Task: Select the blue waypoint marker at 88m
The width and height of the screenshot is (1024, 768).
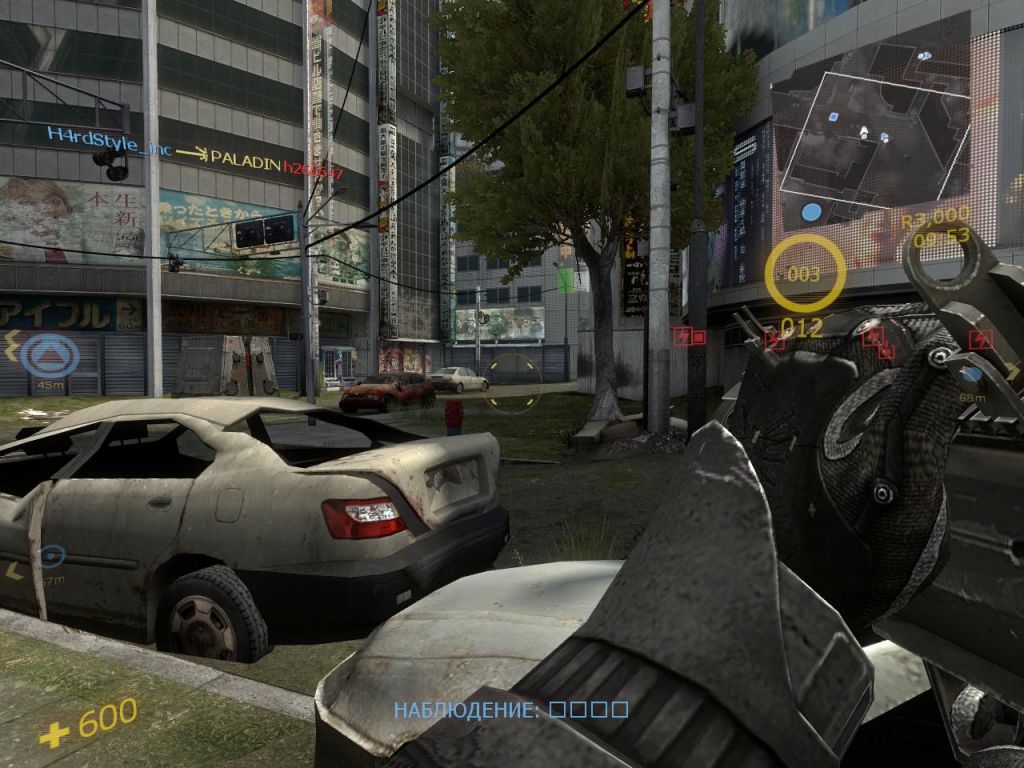Action: [972, 375]
